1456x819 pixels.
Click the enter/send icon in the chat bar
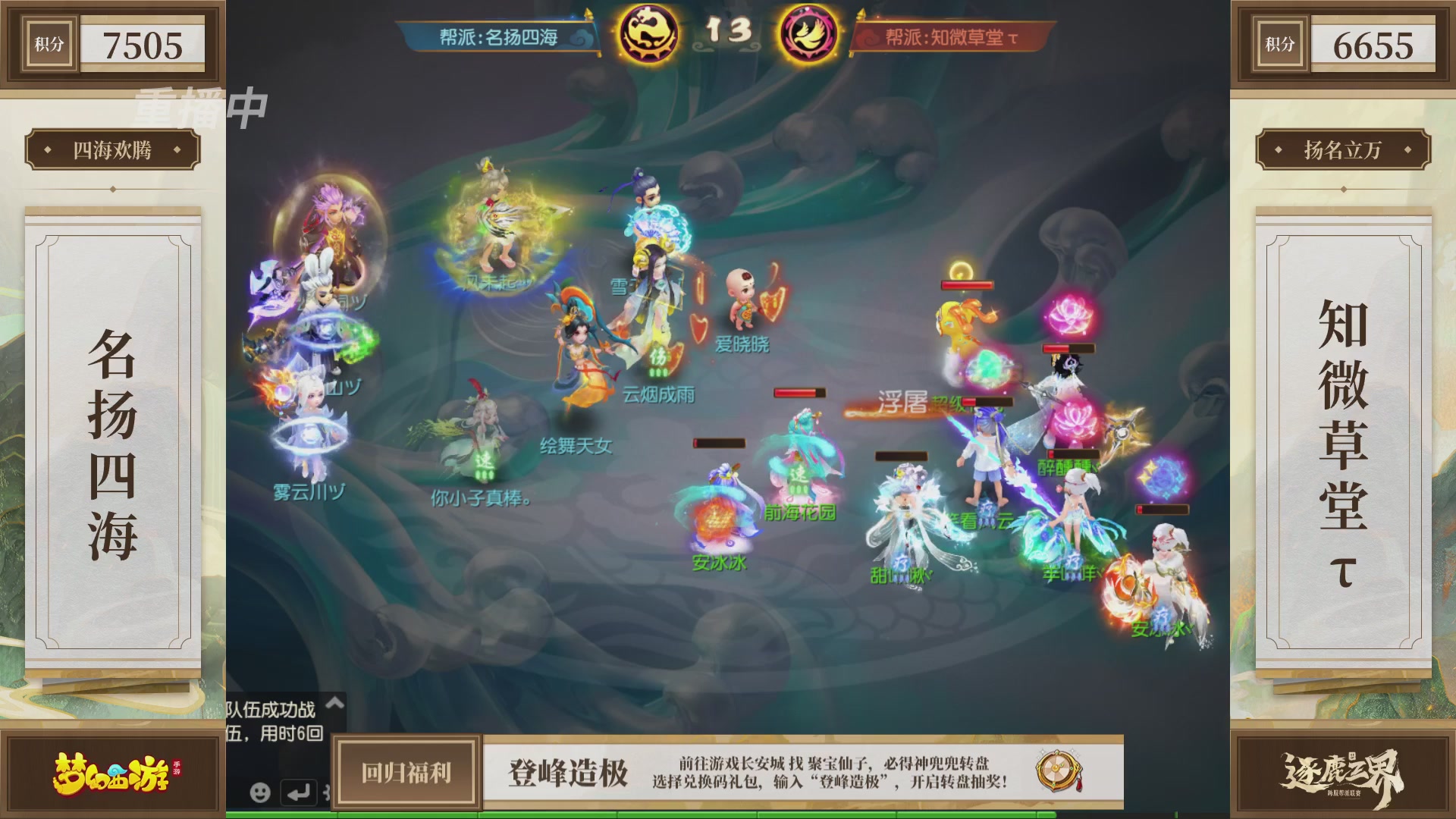(297, 793)
